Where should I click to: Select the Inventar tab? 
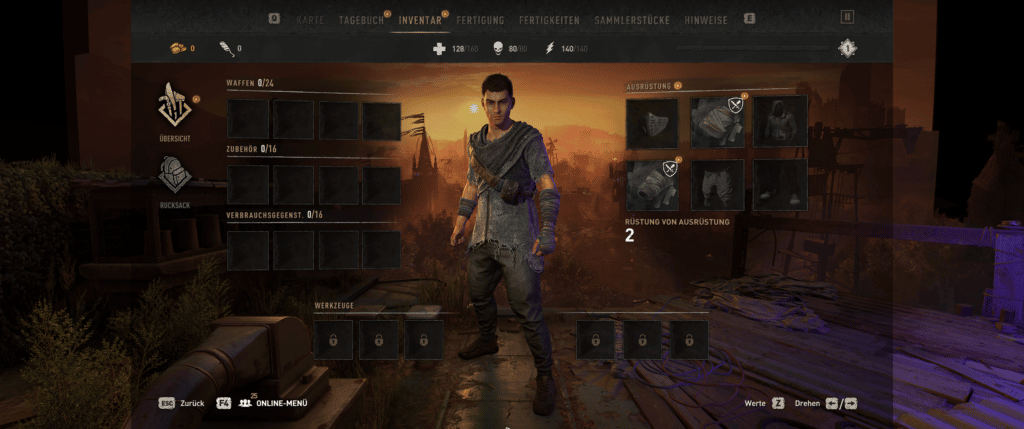[x=420, y=20]
